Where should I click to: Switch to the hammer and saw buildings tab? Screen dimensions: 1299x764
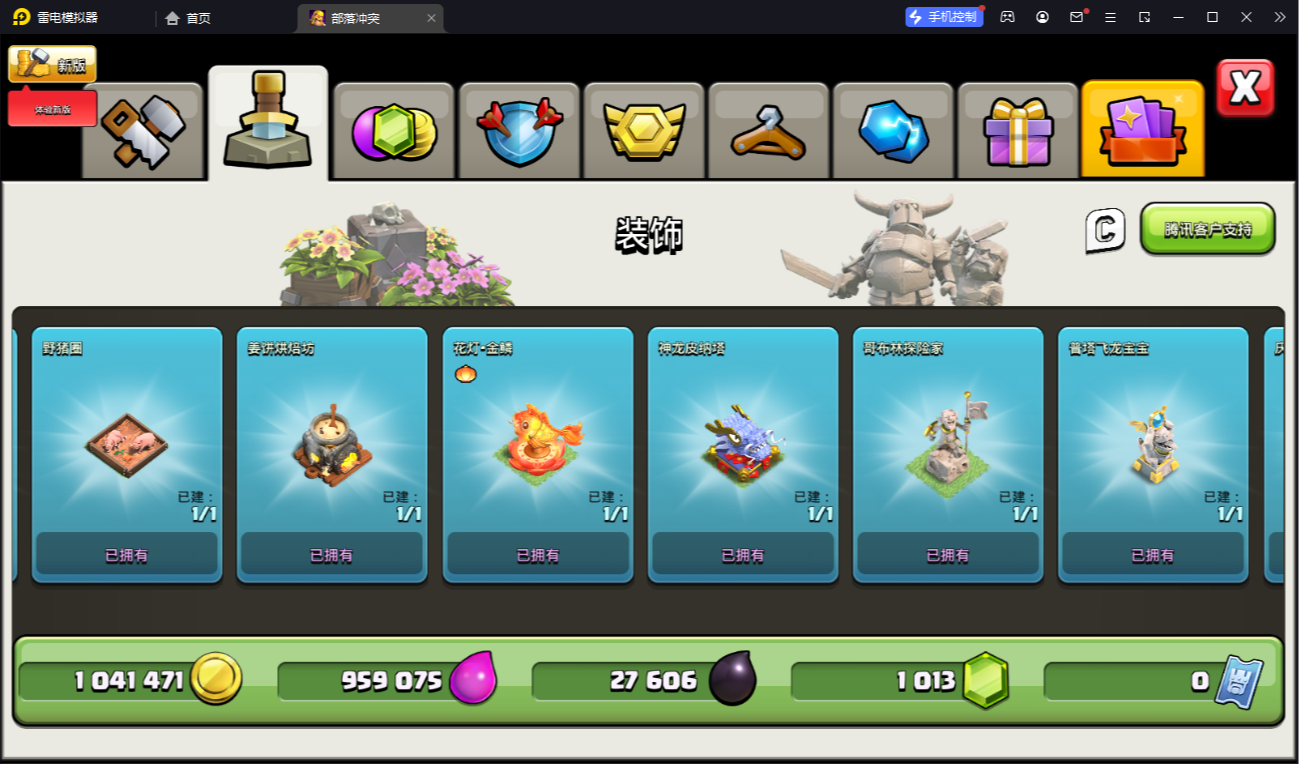tap(142, 131)
